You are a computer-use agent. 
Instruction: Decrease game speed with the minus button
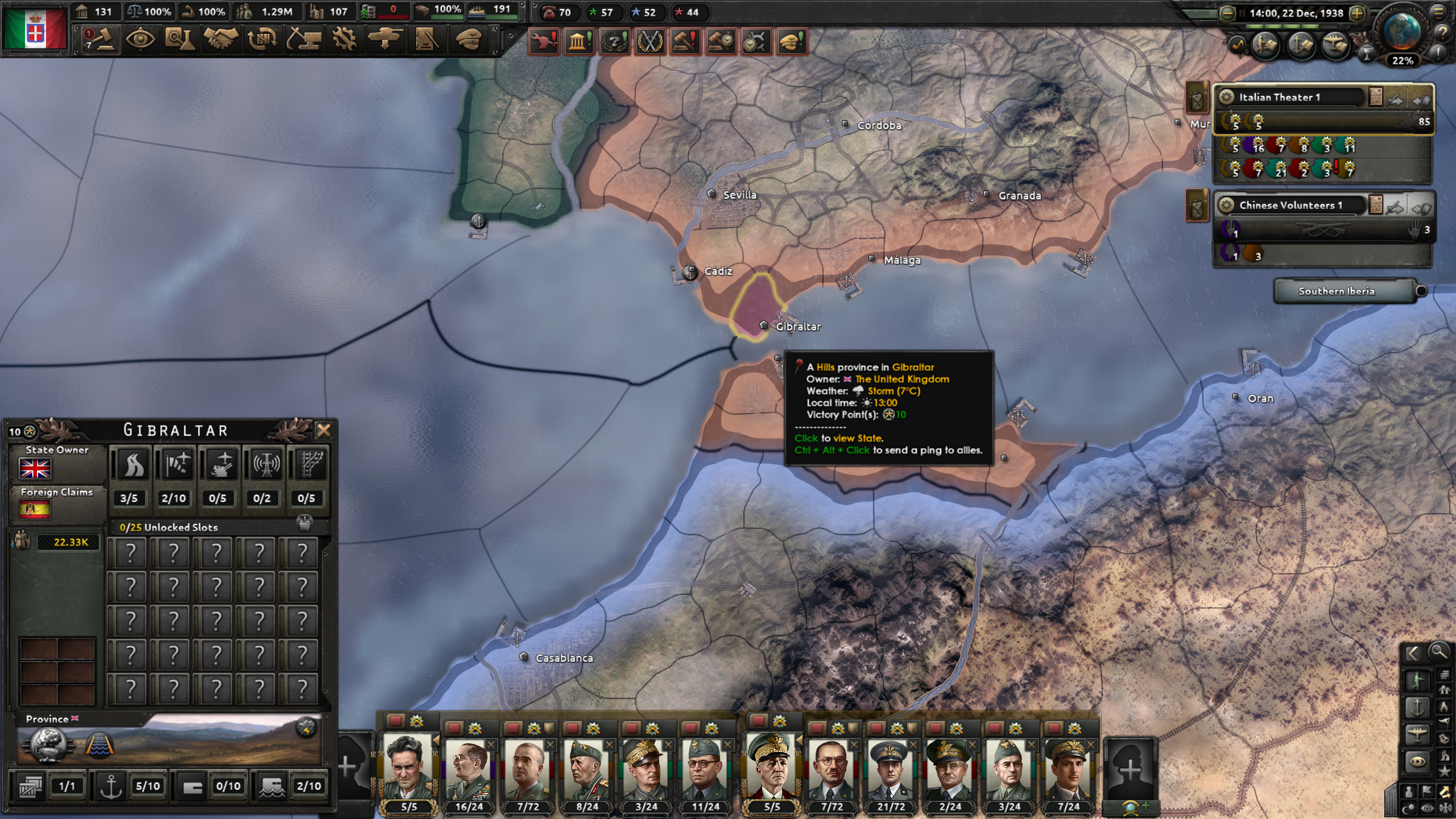1227,13
